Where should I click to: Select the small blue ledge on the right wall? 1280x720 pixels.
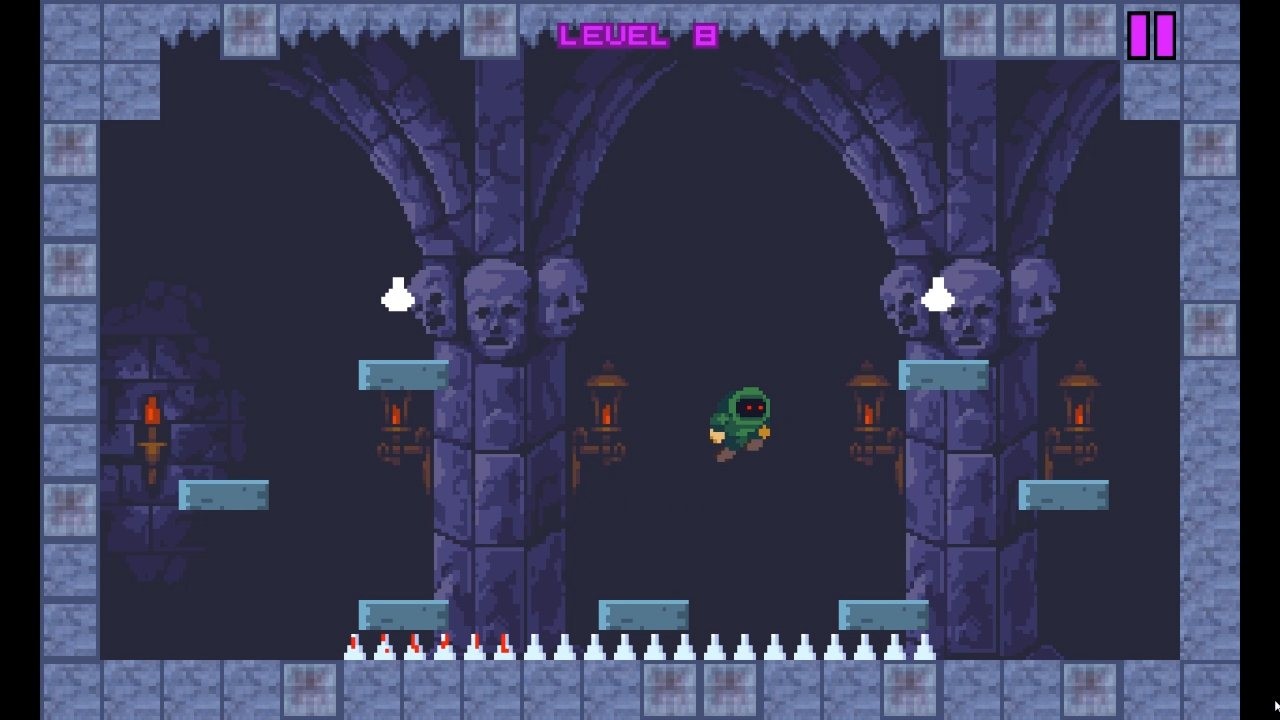coord(1064,493)
